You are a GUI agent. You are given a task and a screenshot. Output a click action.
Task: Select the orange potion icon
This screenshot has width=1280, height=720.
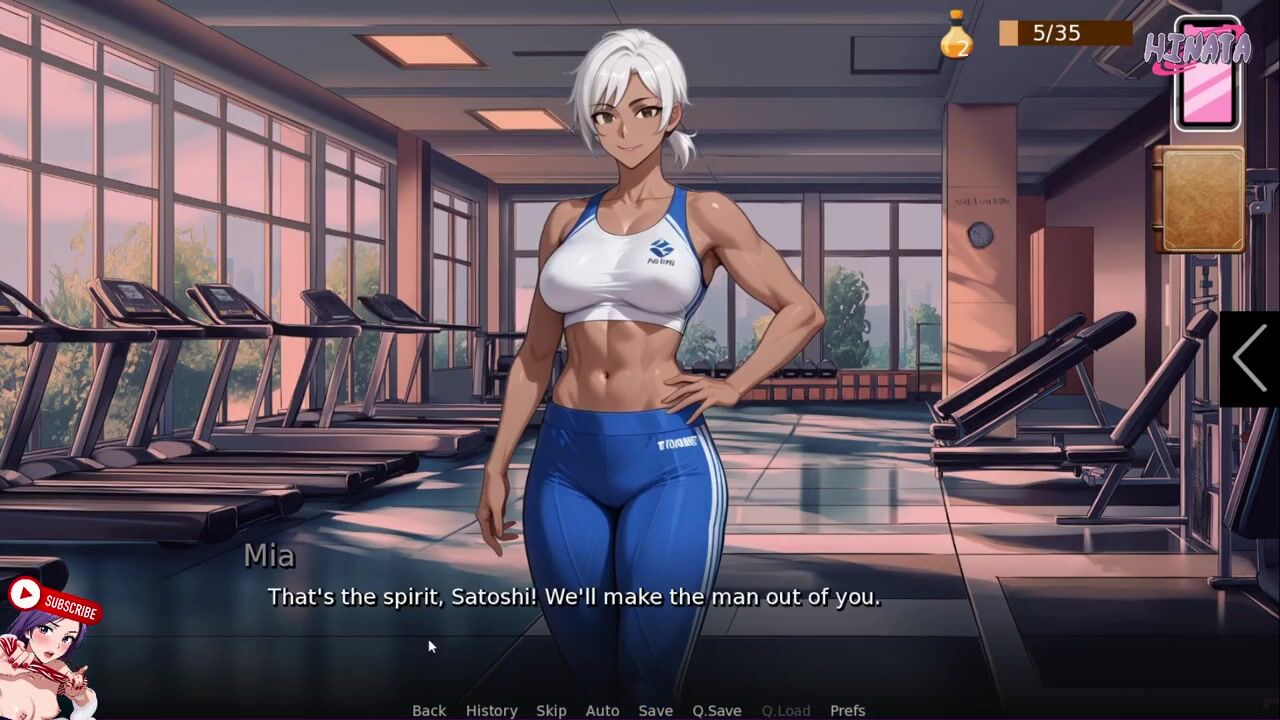pos(956,35)
